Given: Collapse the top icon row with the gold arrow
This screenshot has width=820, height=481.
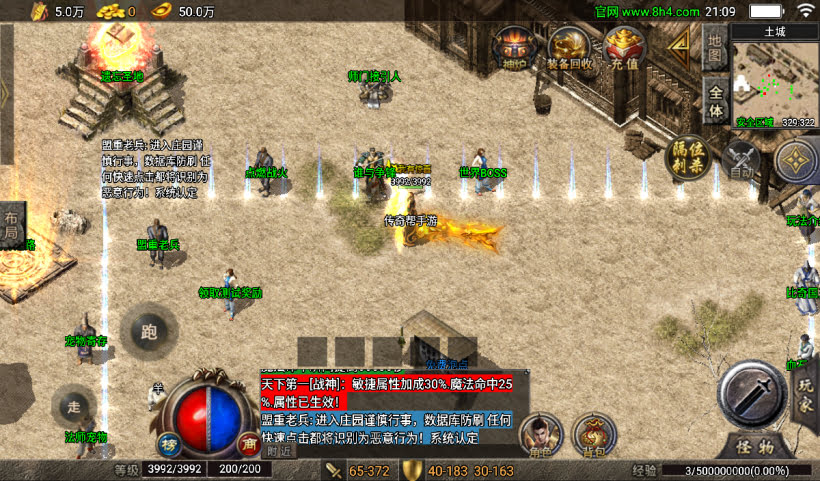Looking at the screenshot, I should click(681, 41).
